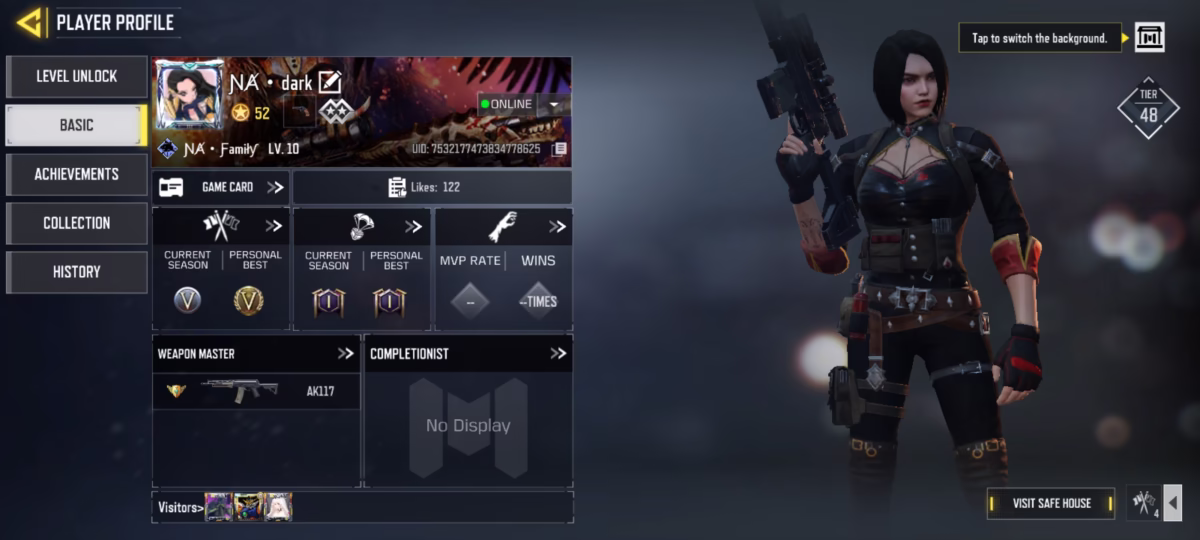Switch the profile background
This screenshot has height=540, width=1200.
tap(1150, 38)
